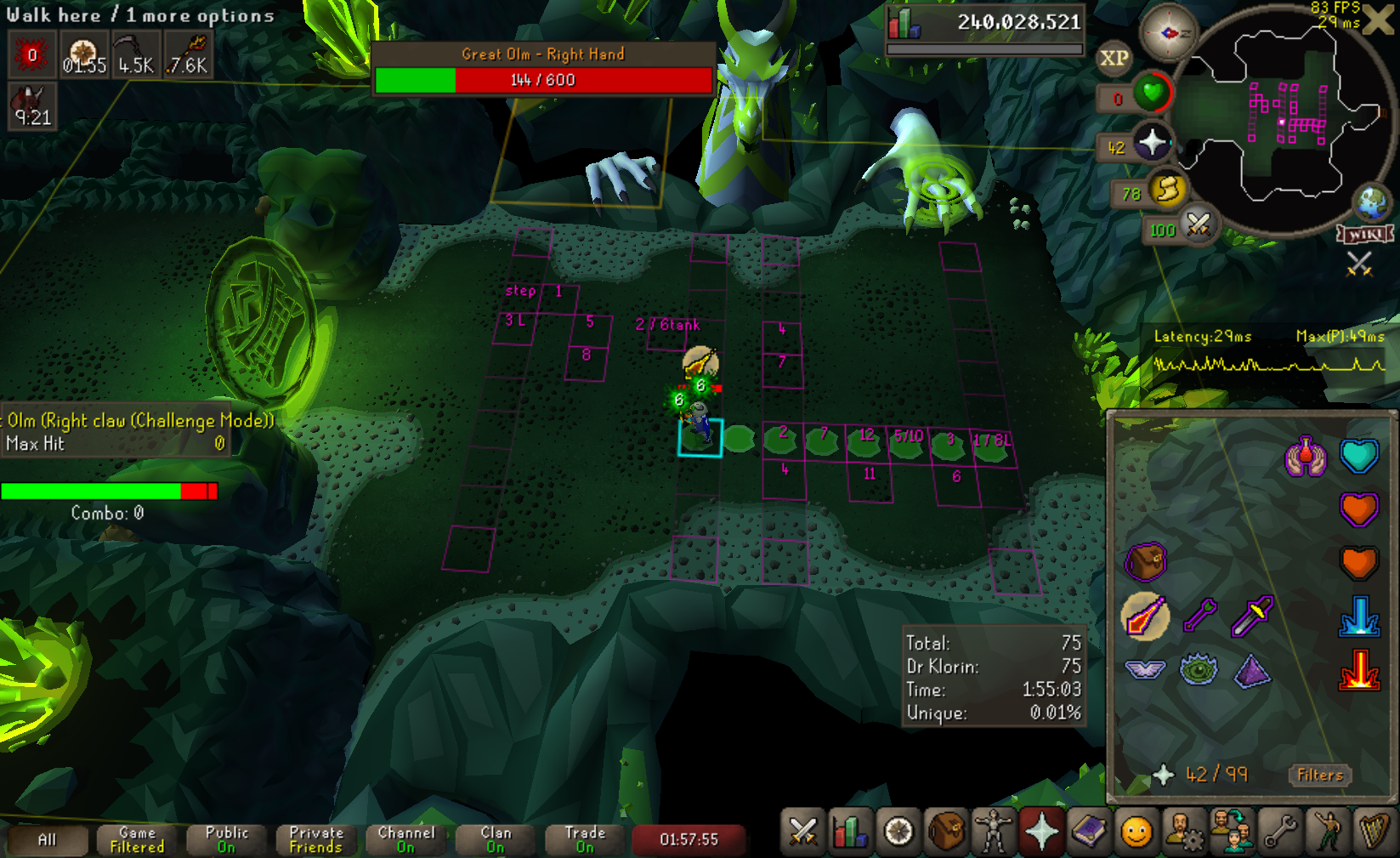Open the Inventory backpack tab

[x=945, y=832]
